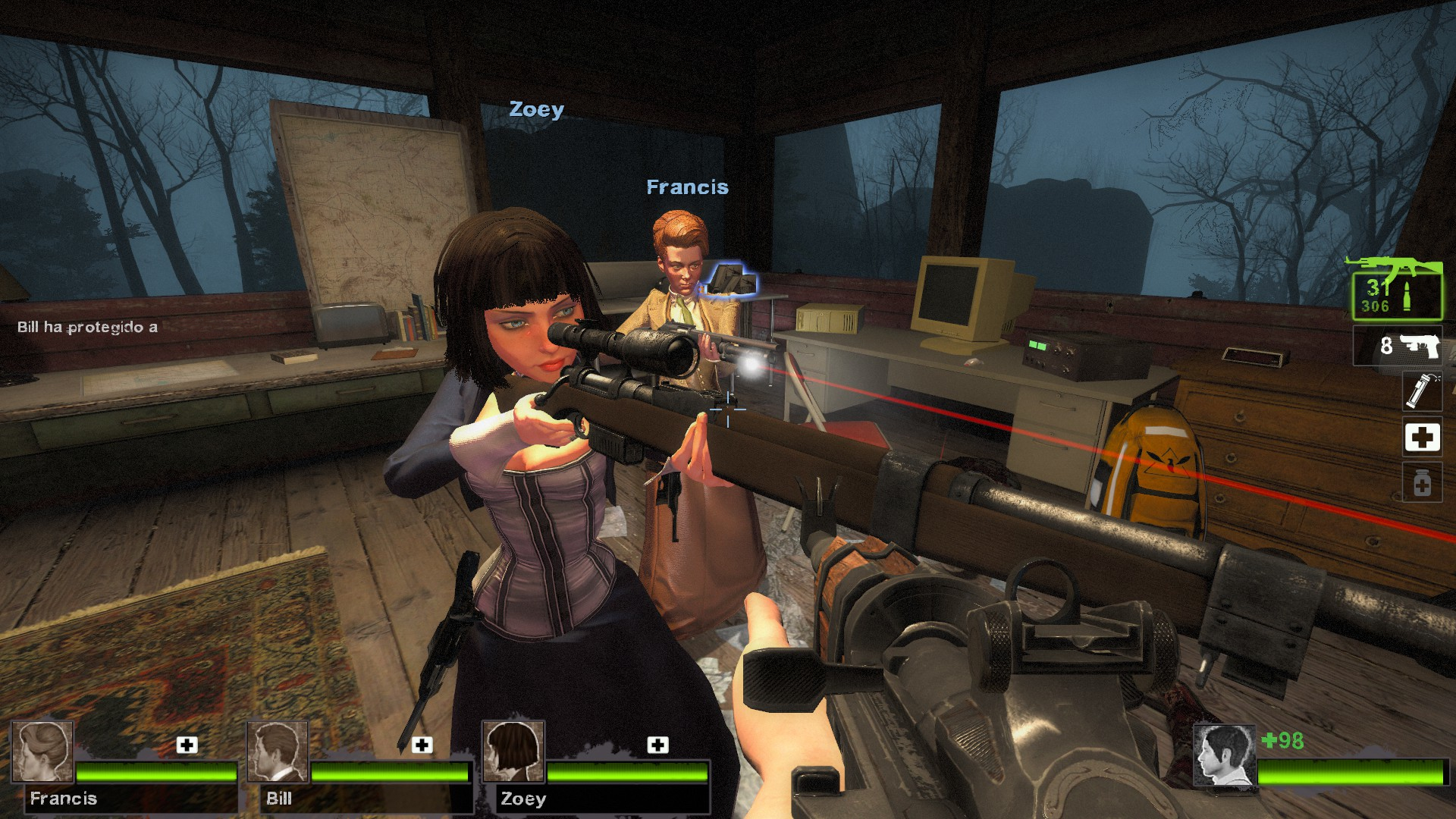Viewport: 1456px width, 819px height.
Task: Click the medkit icon above Francis's health
Action: pyautogui.click(x=187, y=745)
